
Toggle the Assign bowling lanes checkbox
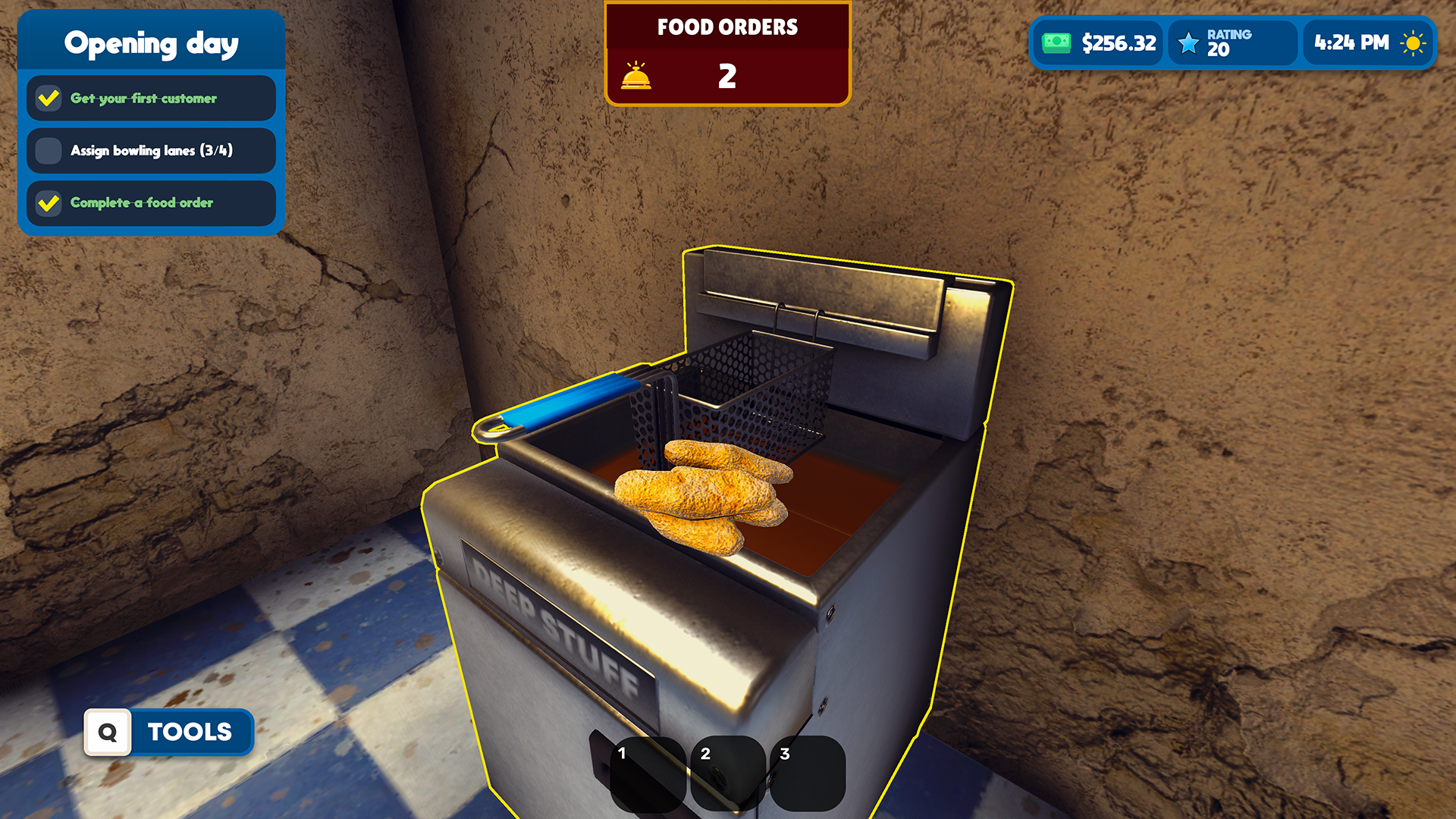tap(48, 151)
